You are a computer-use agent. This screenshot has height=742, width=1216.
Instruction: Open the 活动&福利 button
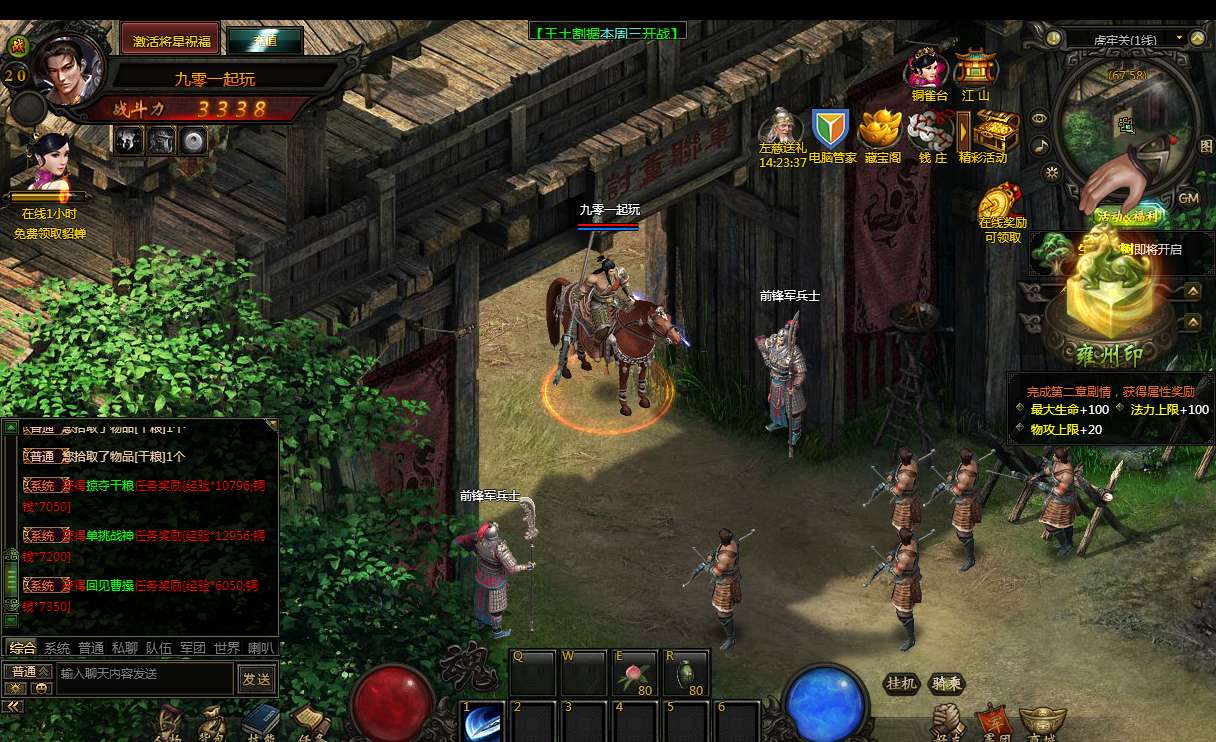click(x=1127, y=217)
